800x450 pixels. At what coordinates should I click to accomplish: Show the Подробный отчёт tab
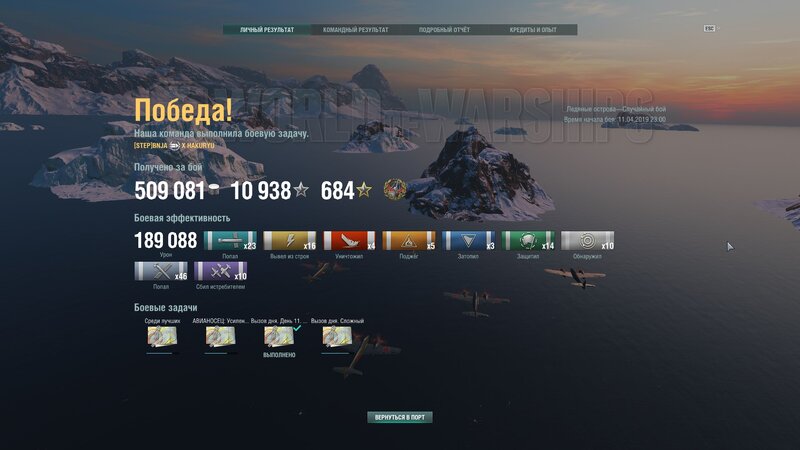coord(444,30)
